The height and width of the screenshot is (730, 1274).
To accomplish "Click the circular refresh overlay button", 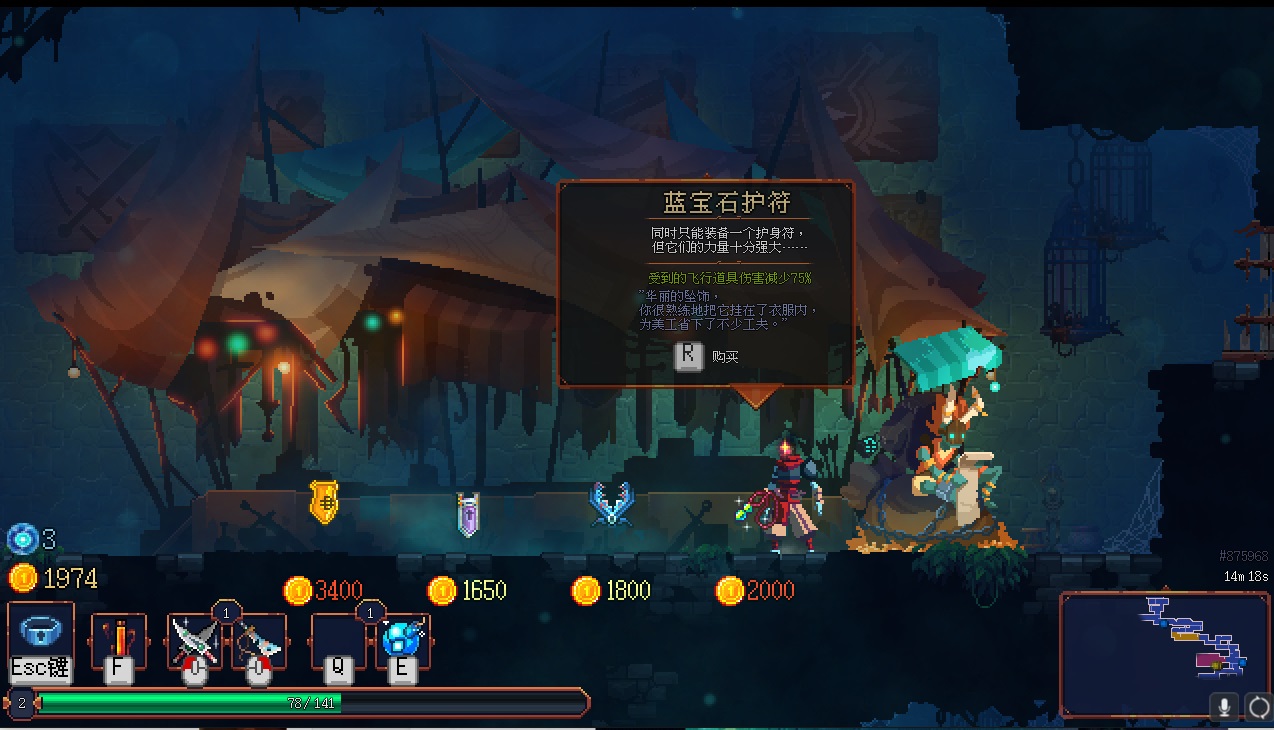I will tap(1258, 707).
